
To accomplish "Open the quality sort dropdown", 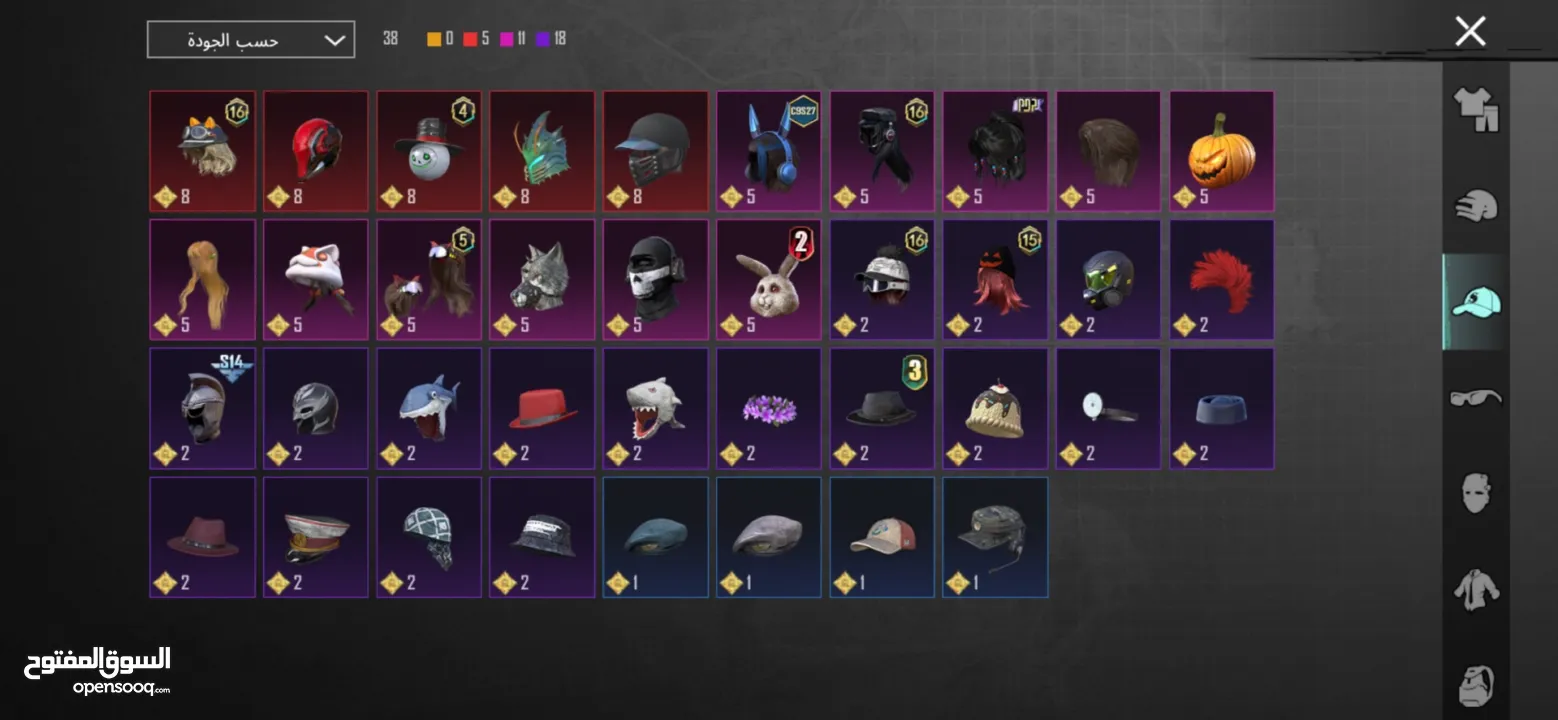I will tap(251, 40).
